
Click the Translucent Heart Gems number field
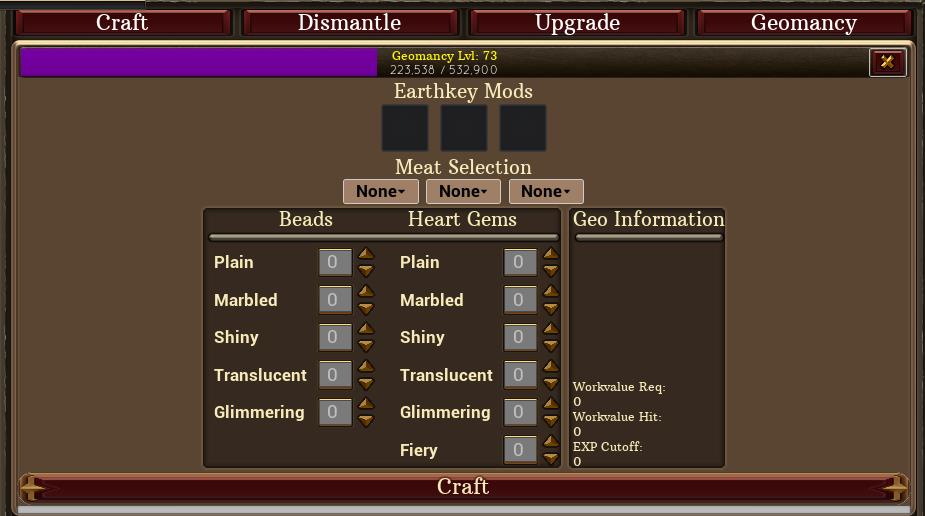pyautogui.click(x=519, y=375)
